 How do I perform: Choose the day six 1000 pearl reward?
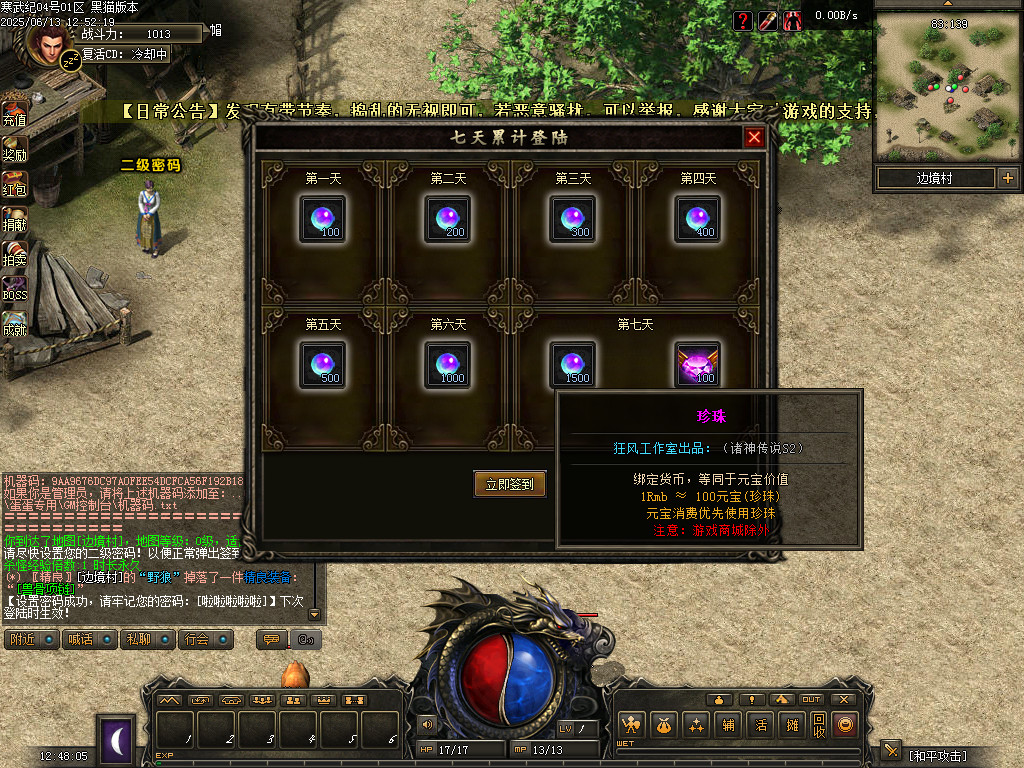point(447,364)
